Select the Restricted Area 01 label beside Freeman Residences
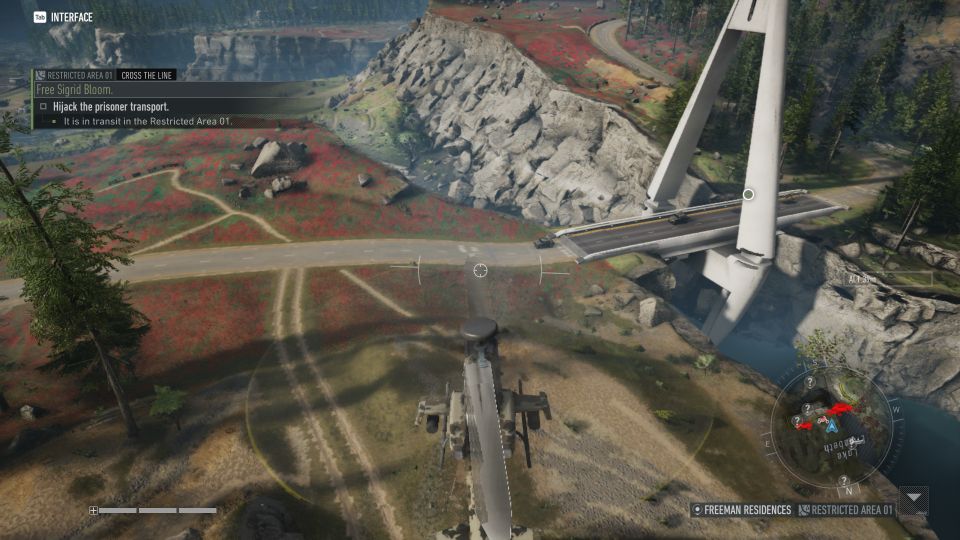Image resolution: width=960 pixels, height=540 pixels. point(850,510)
